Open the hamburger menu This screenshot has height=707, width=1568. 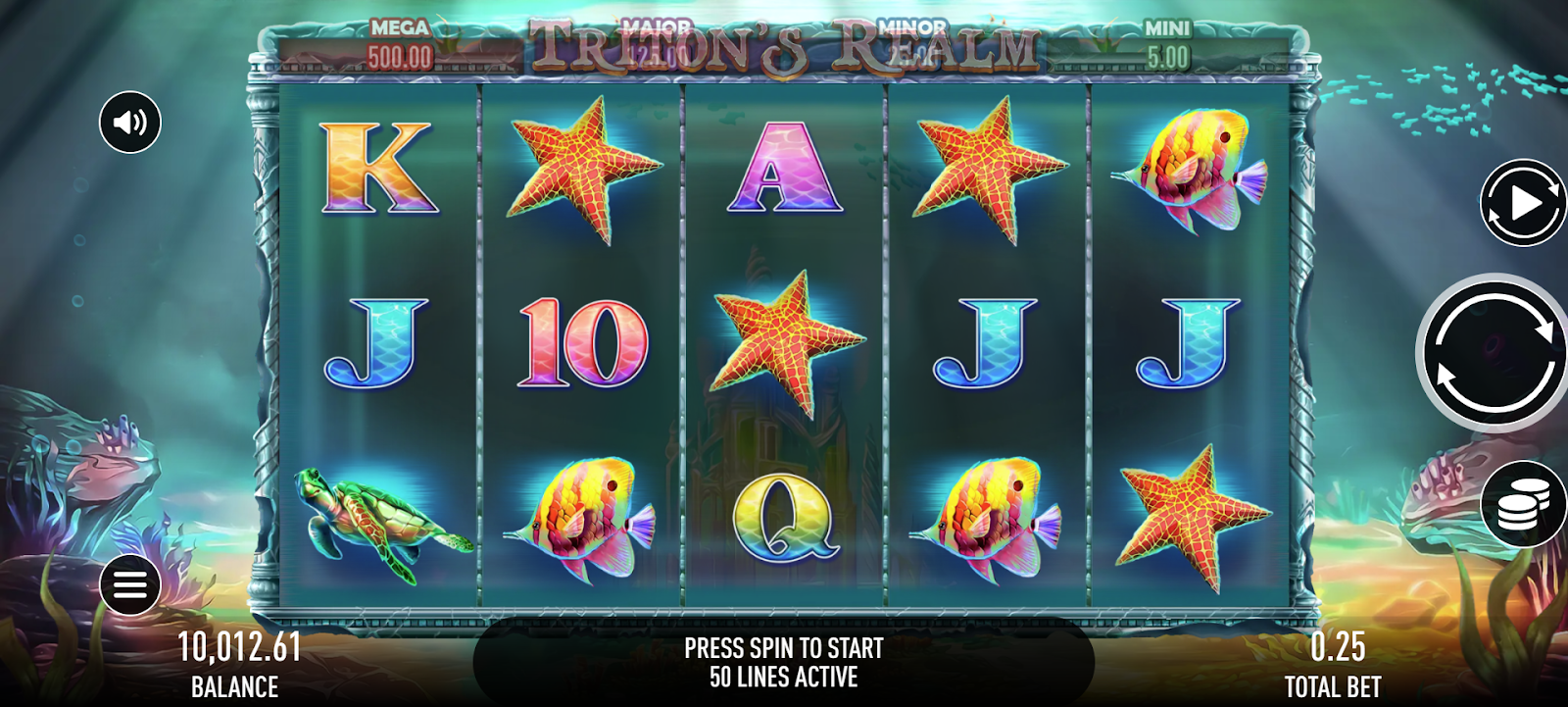pyautogui.click(x=130, y=585)
